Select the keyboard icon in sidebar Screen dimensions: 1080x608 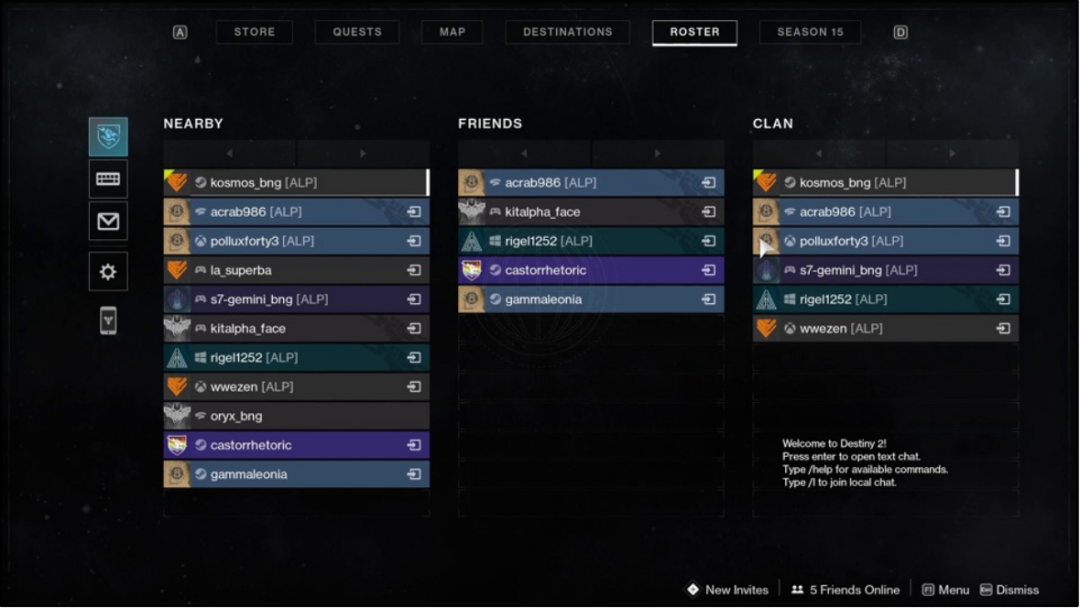[108, 179]
